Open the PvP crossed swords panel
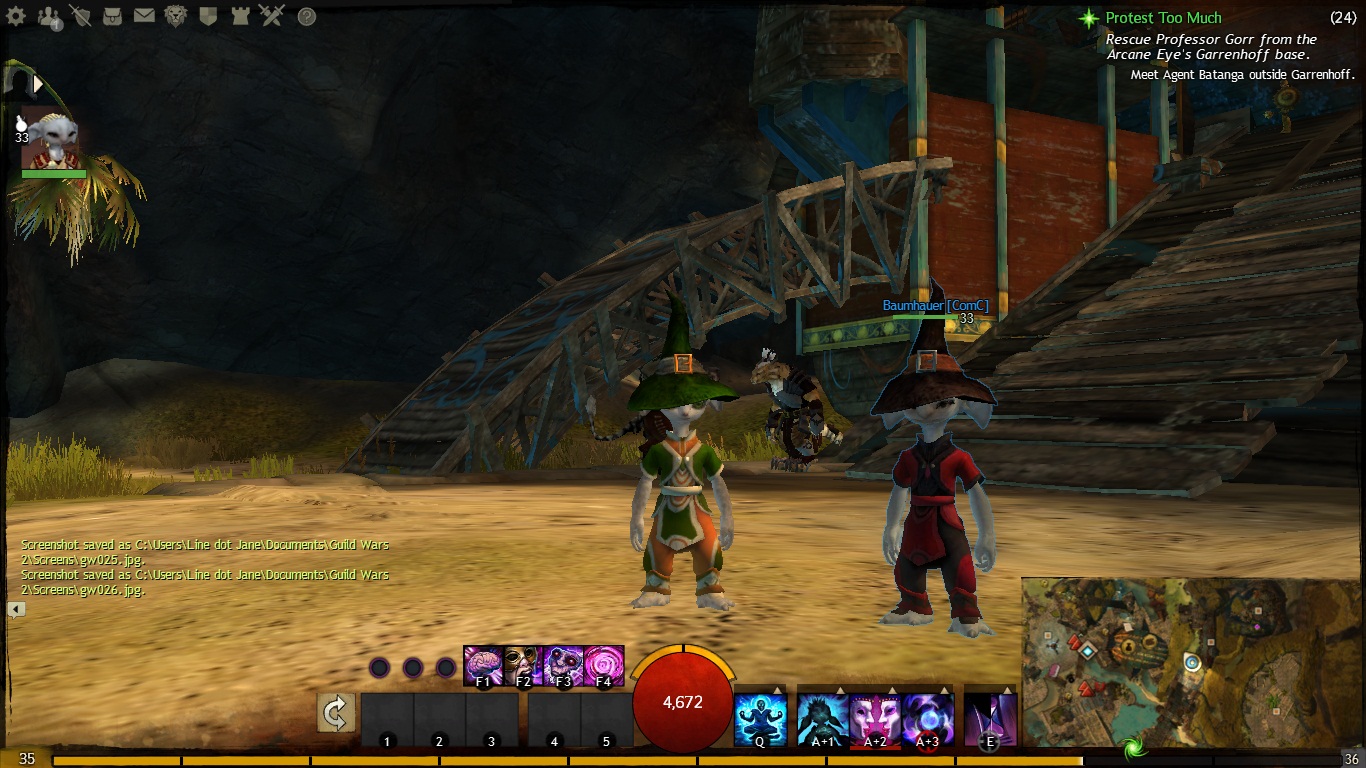1366x768 pixels. coord(272,16)
